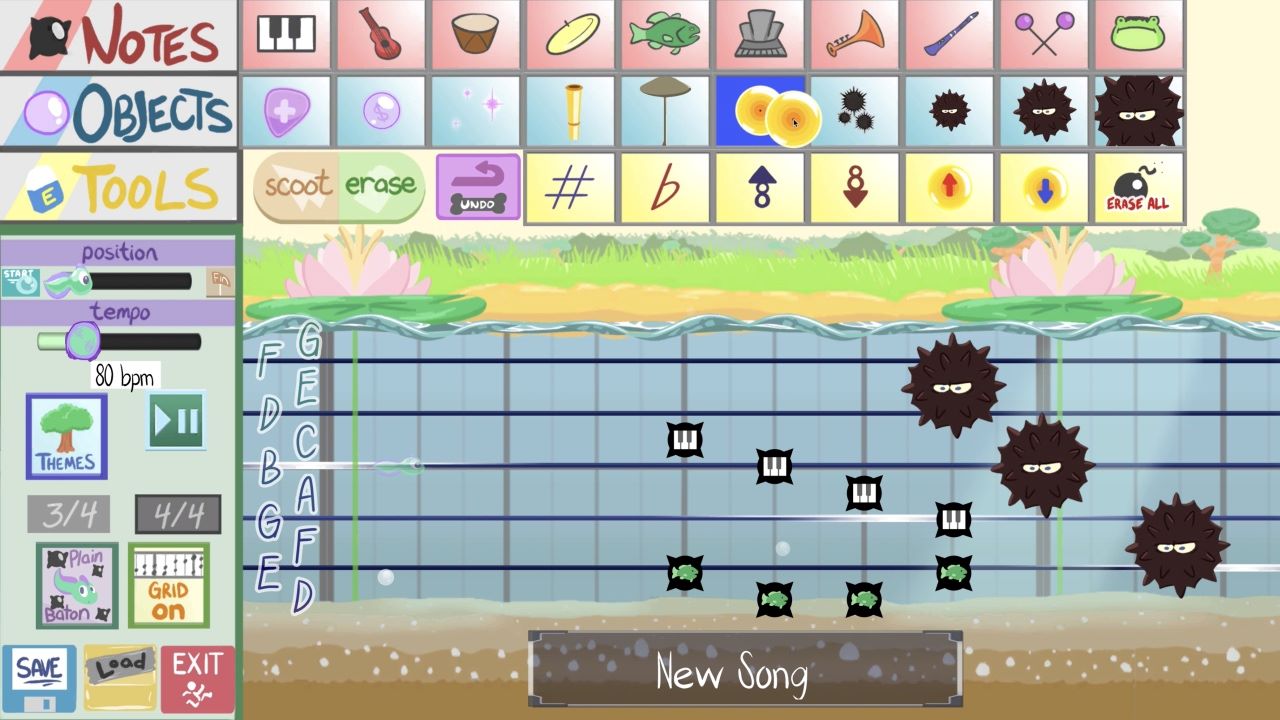Screen dimensions: 1280x720
Task: Select the piano instrument
Action: pyautogui.click(x=288, y=36)
